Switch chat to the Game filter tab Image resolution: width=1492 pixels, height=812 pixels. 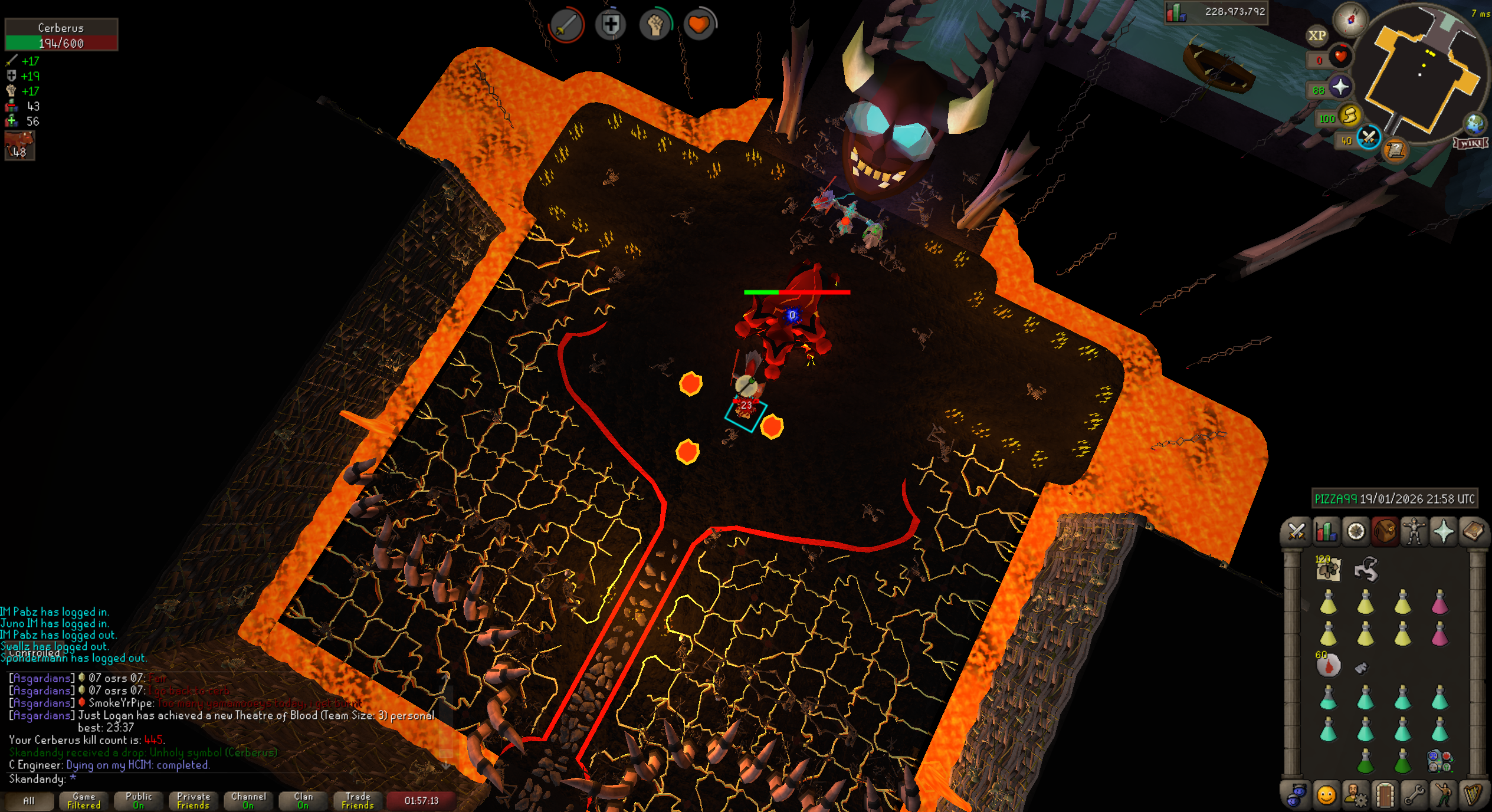tap(84, 801)
